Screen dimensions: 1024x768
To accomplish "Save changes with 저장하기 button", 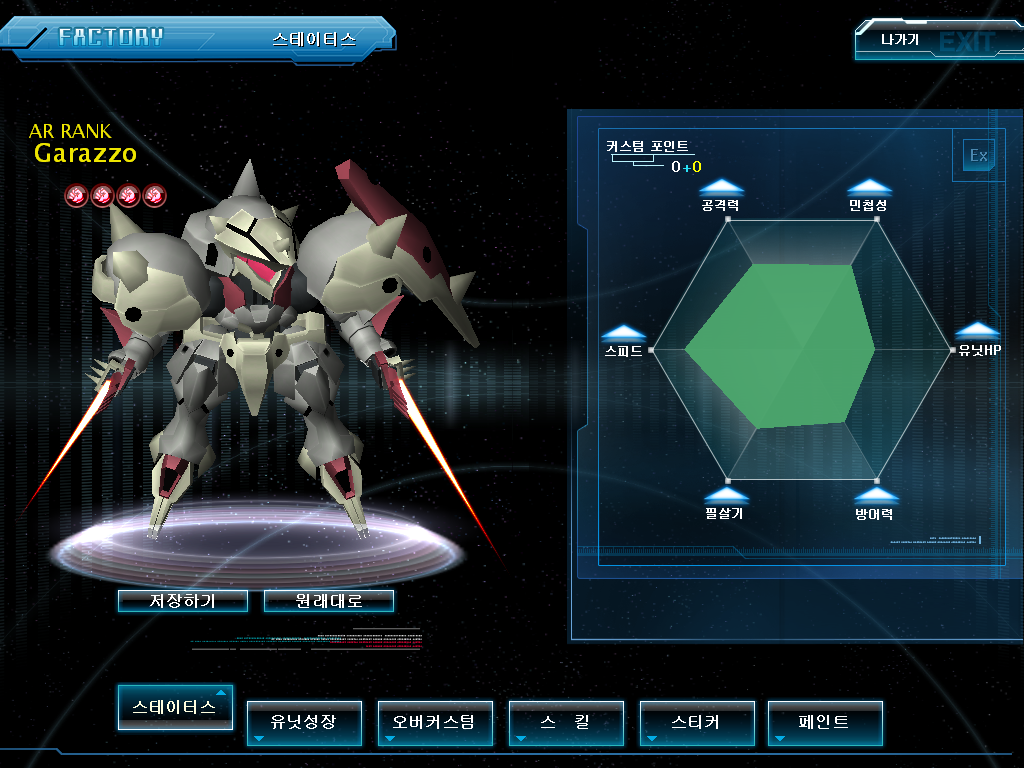I will pyautogui.click(x=182, y=601).
